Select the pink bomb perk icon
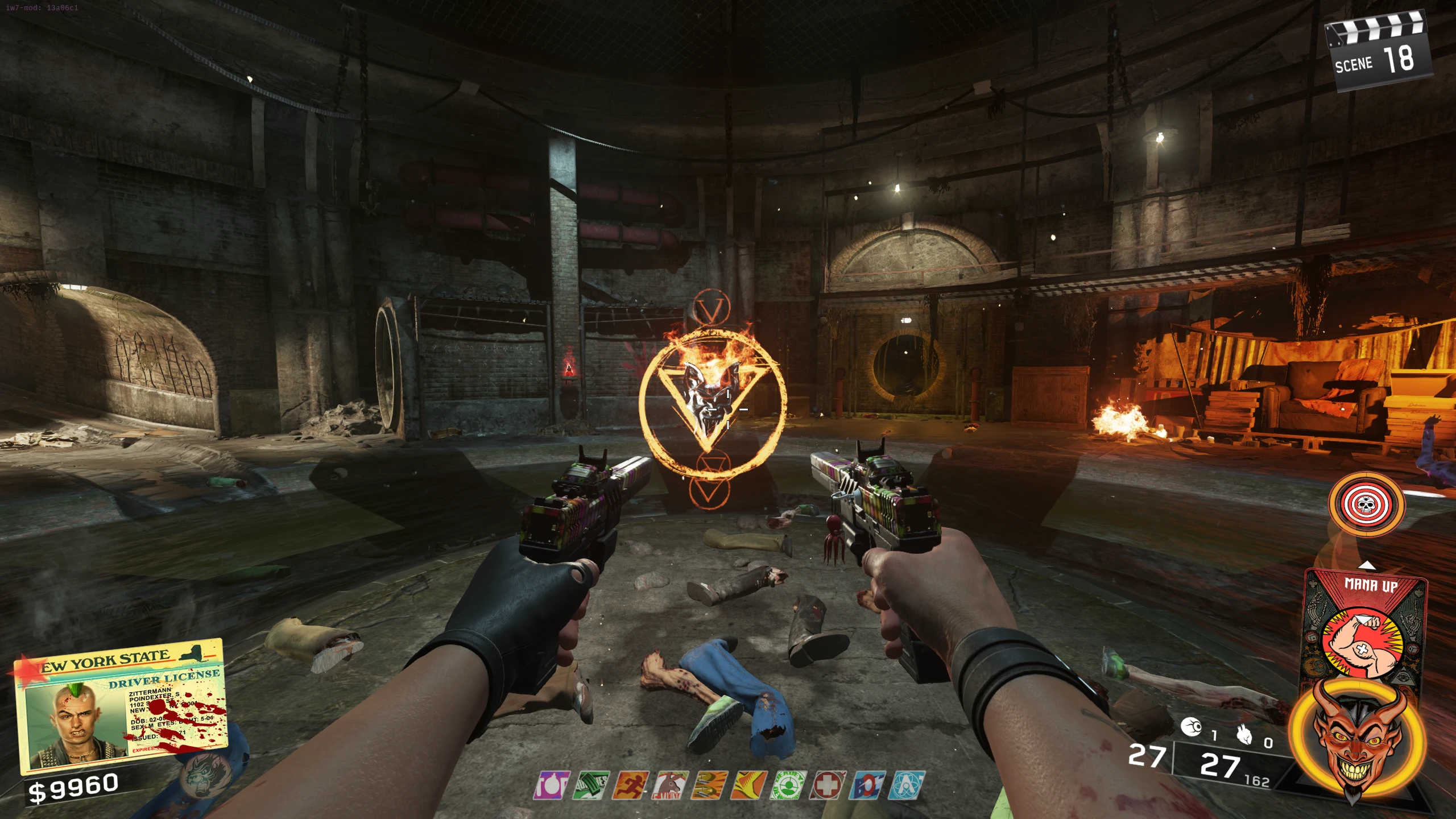The width and height of the screenshot is (1456, 819). click(x=551, y=785)
